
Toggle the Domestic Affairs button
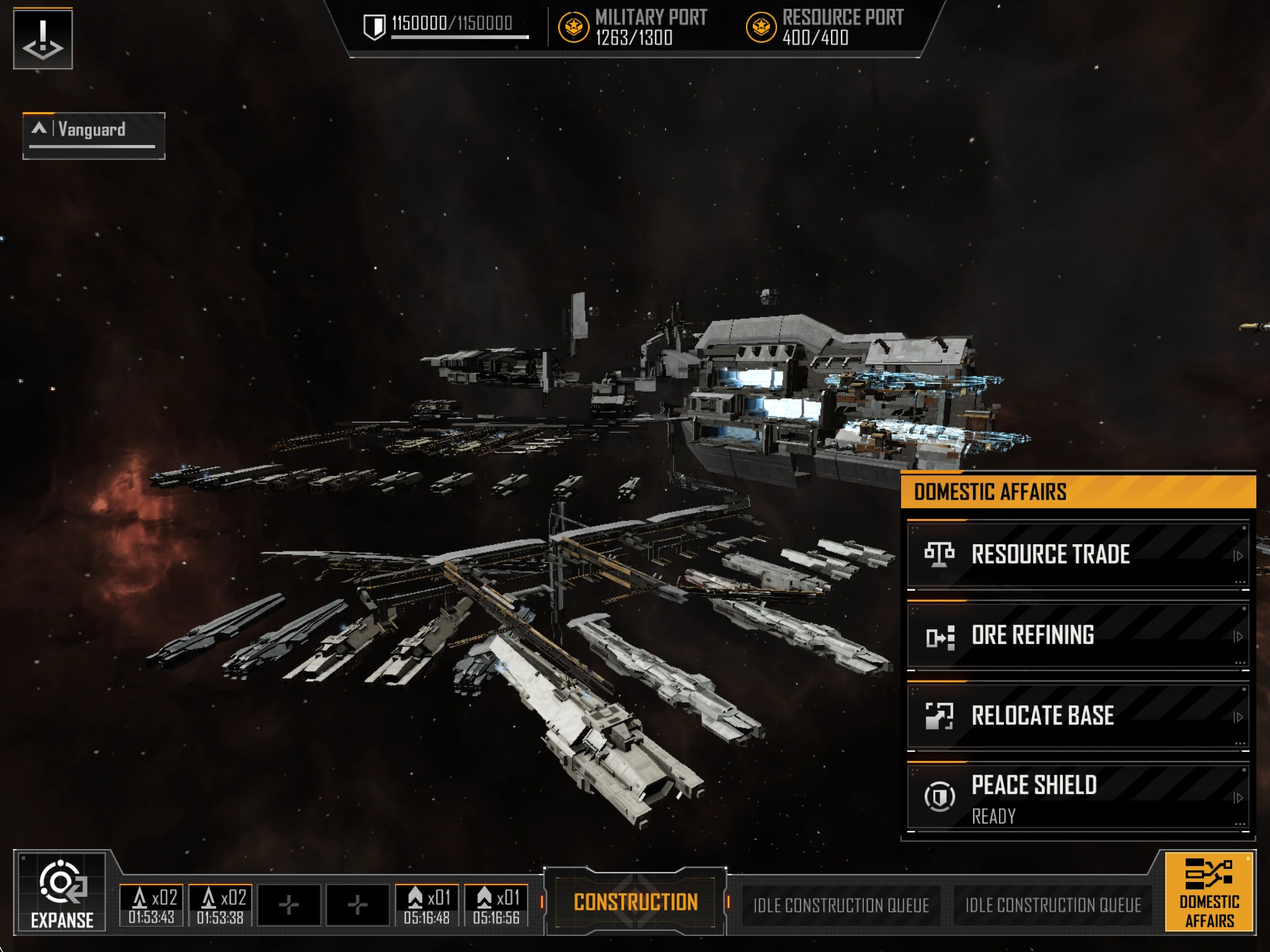click(1209, 892)
